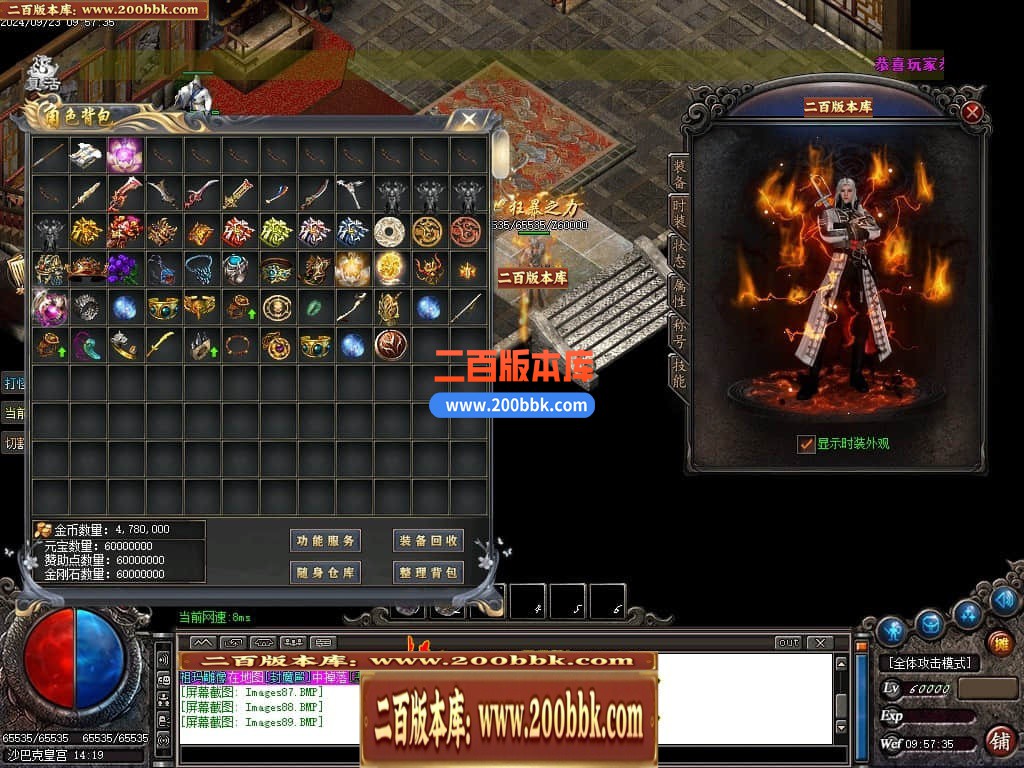The width and height of the screenshot is (1024, 768).
Task: Select the 称号 titles tab
Action: [679, 332]
